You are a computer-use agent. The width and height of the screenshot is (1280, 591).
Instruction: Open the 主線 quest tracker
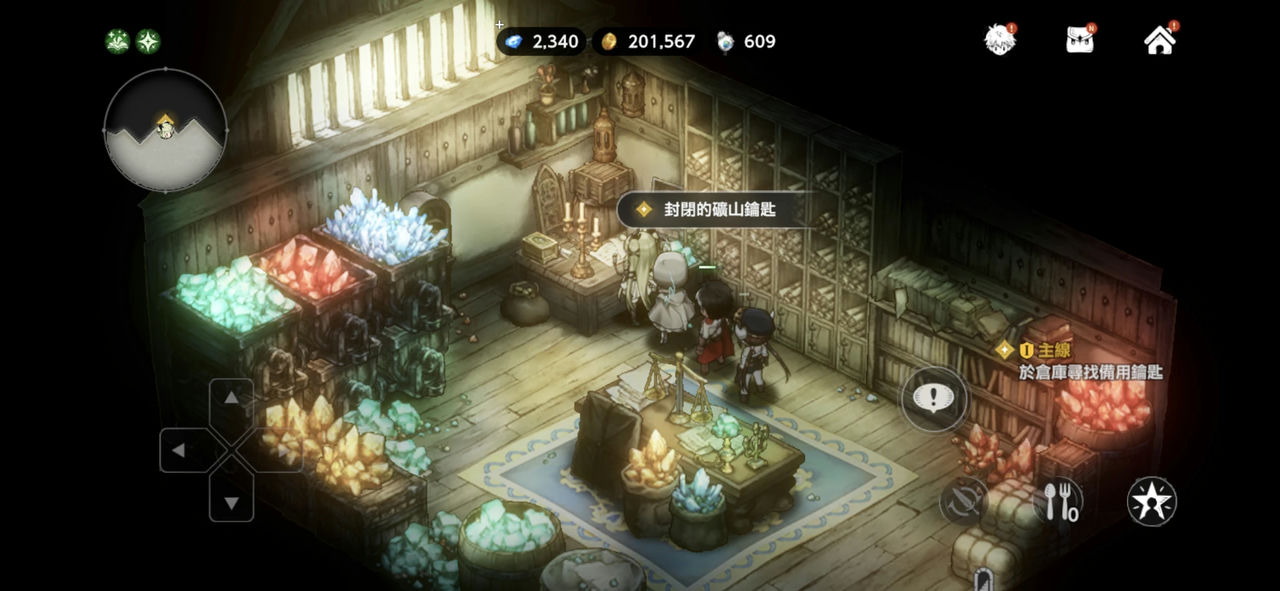click(x=1080, y=361)
